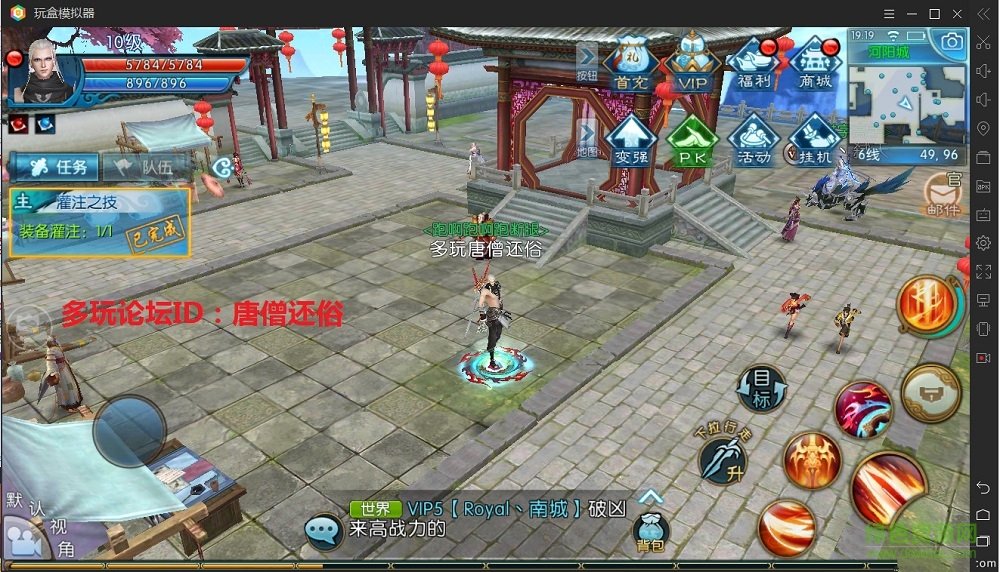Toggle the 下拉行走 mount button
1000x572 pixels.
pos(723,455)
